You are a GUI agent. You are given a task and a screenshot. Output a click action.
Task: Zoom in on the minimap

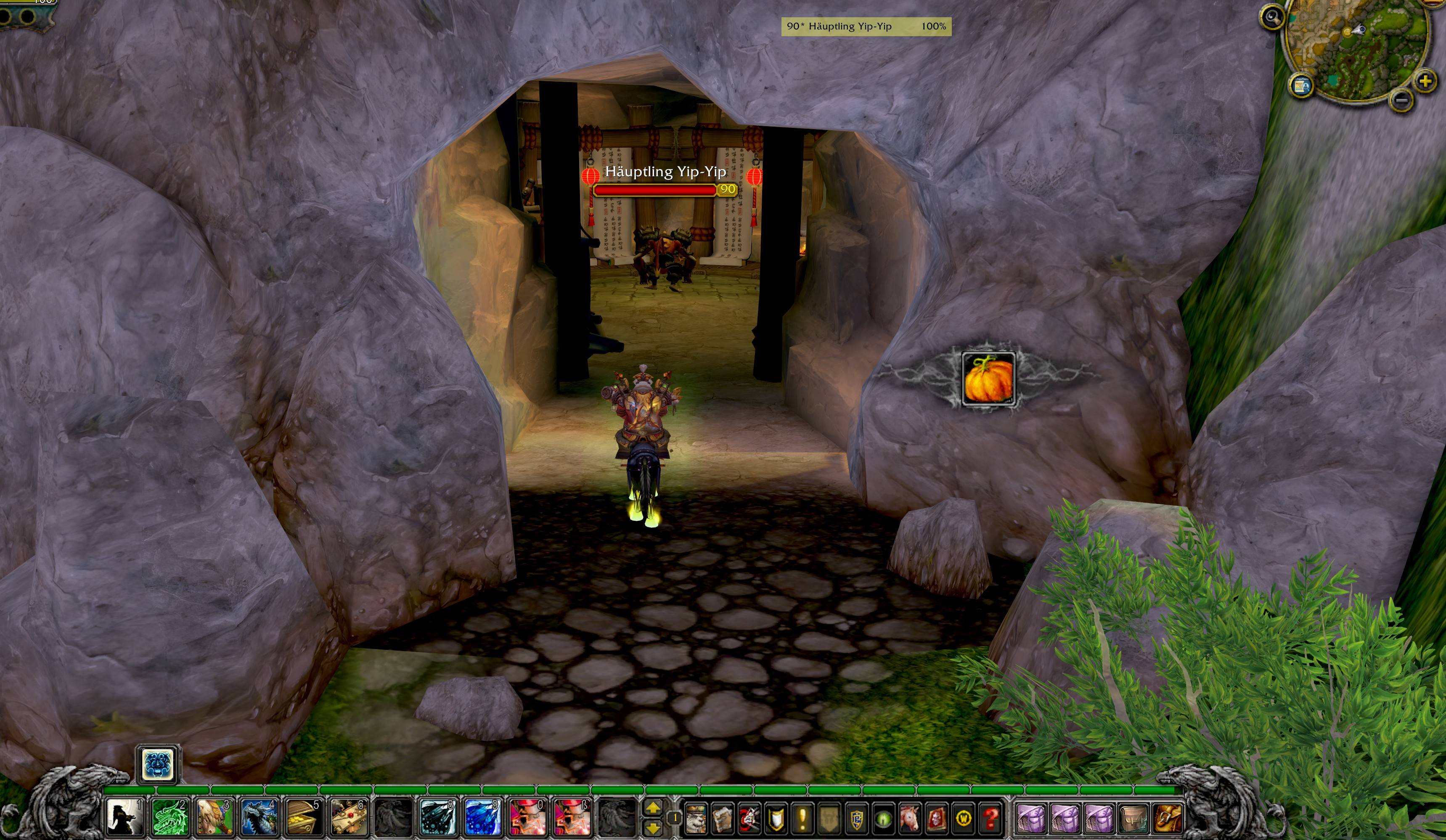pos(1425,82)
